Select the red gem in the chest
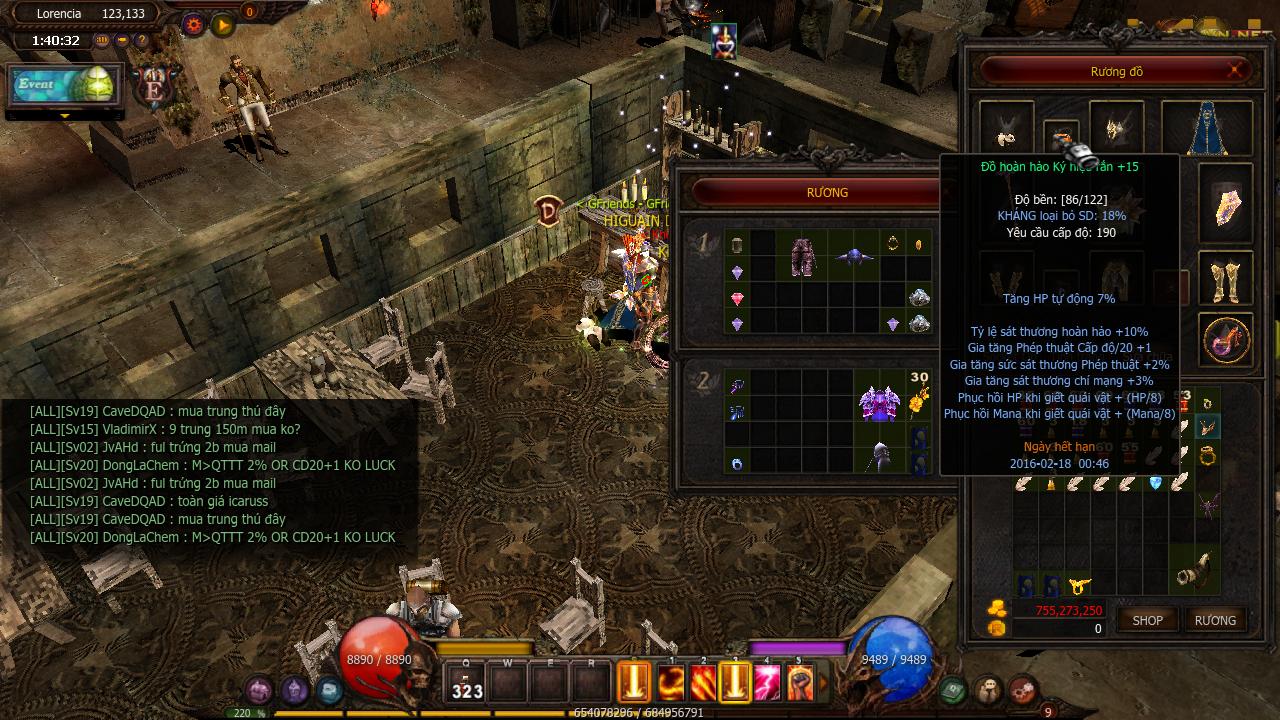Image resolution: width=1280 pixels, height=720 pixels. click(738, 298)
